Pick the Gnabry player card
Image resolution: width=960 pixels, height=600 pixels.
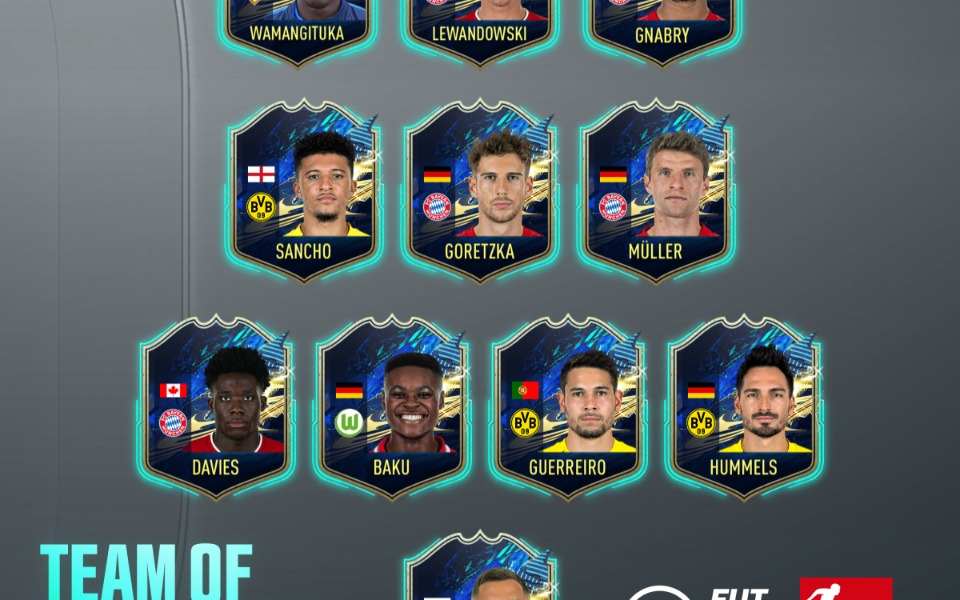[662, 25]
